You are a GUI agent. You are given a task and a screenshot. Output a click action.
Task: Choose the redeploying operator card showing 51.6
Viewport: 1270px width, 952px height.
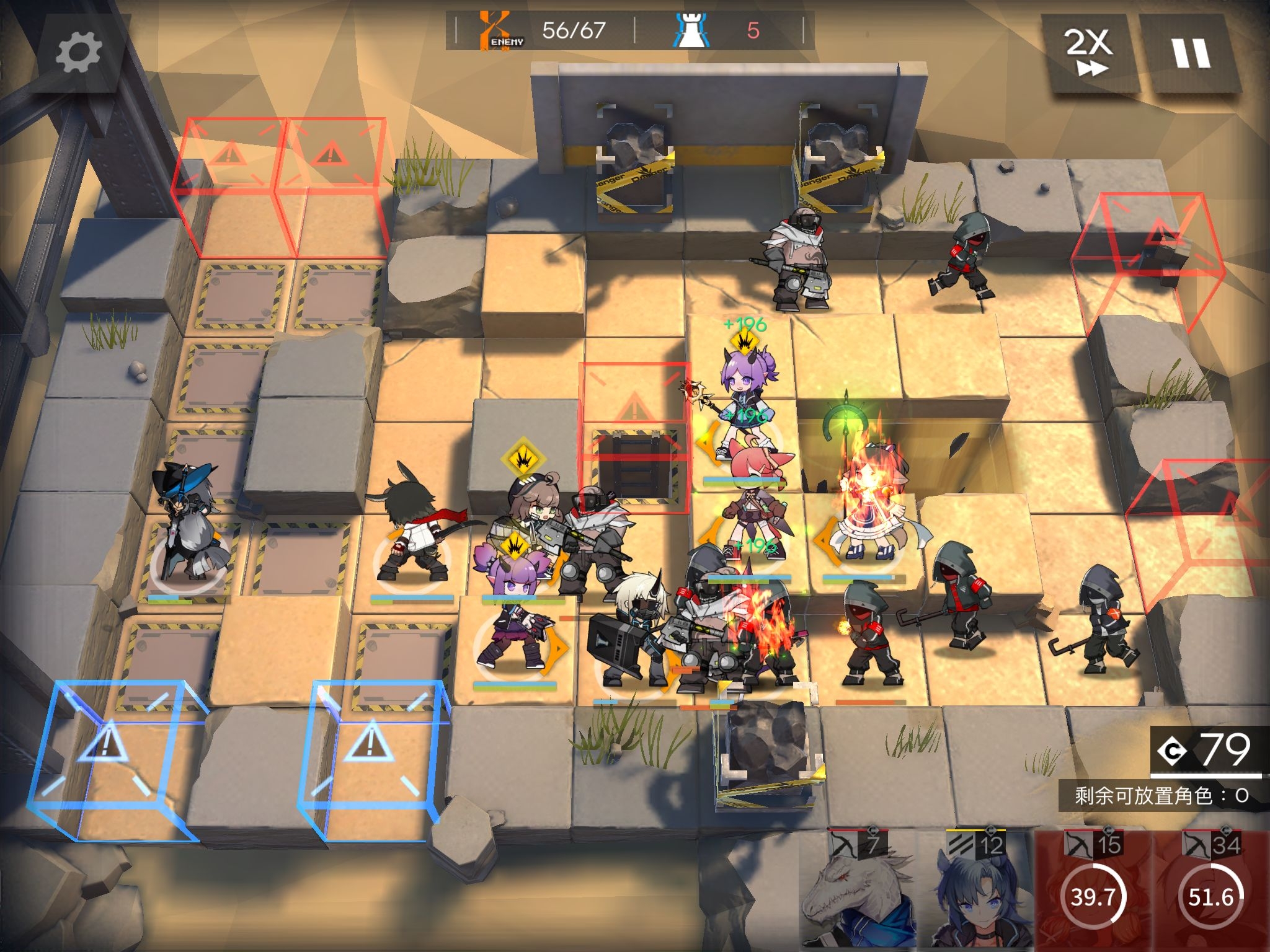pyautogui.click(x=1210, y=892)
